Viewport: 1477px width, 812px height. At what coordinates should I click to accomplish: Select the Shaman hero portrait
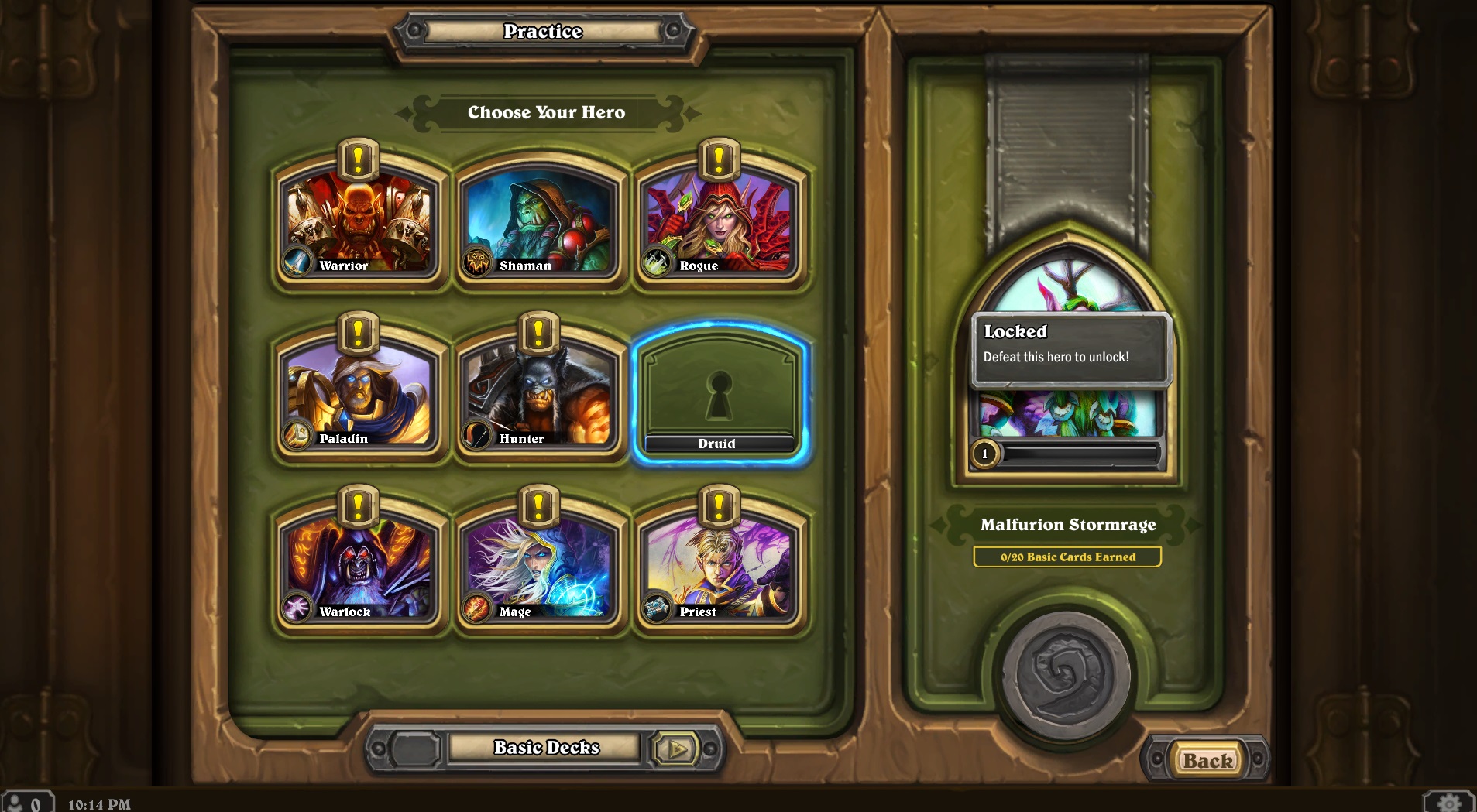(541, 223)
